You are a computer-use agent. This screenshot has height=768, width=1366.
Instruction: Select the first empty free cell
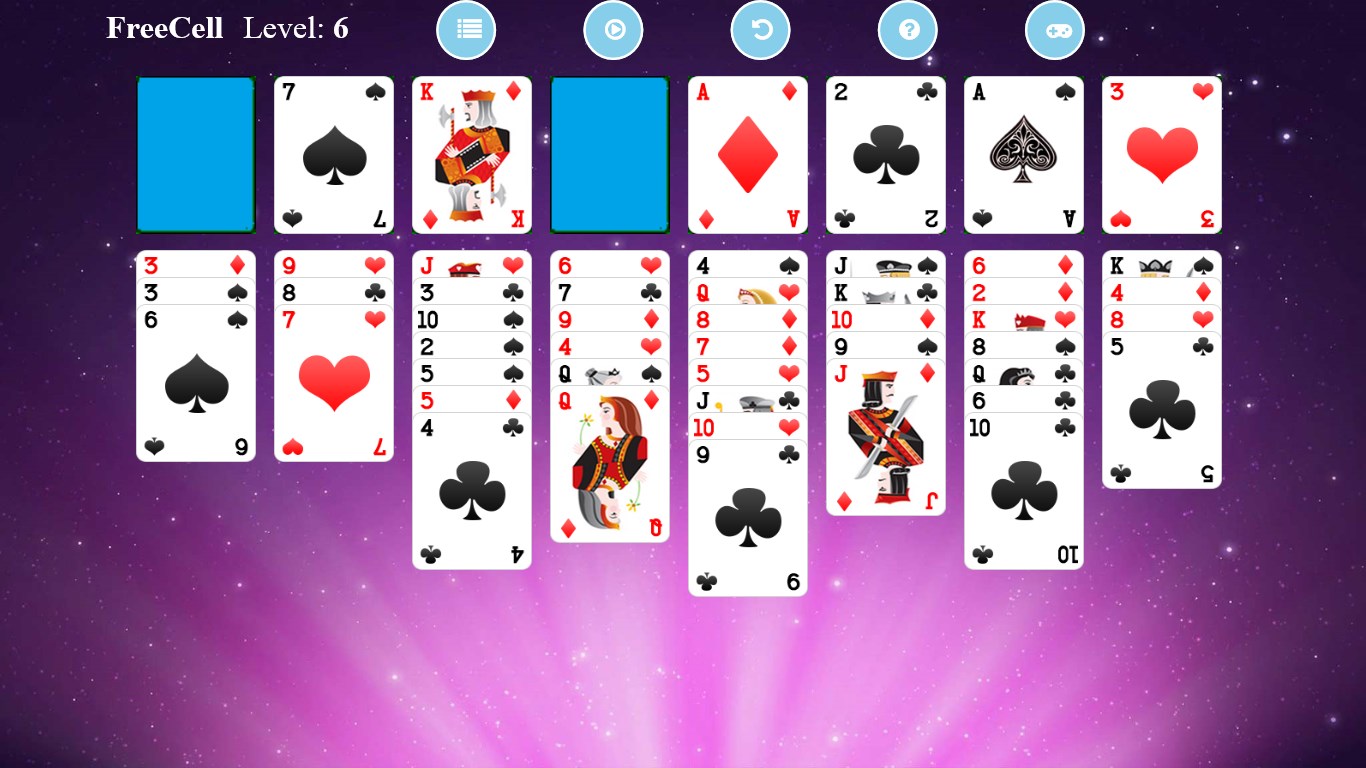[195, 155]
